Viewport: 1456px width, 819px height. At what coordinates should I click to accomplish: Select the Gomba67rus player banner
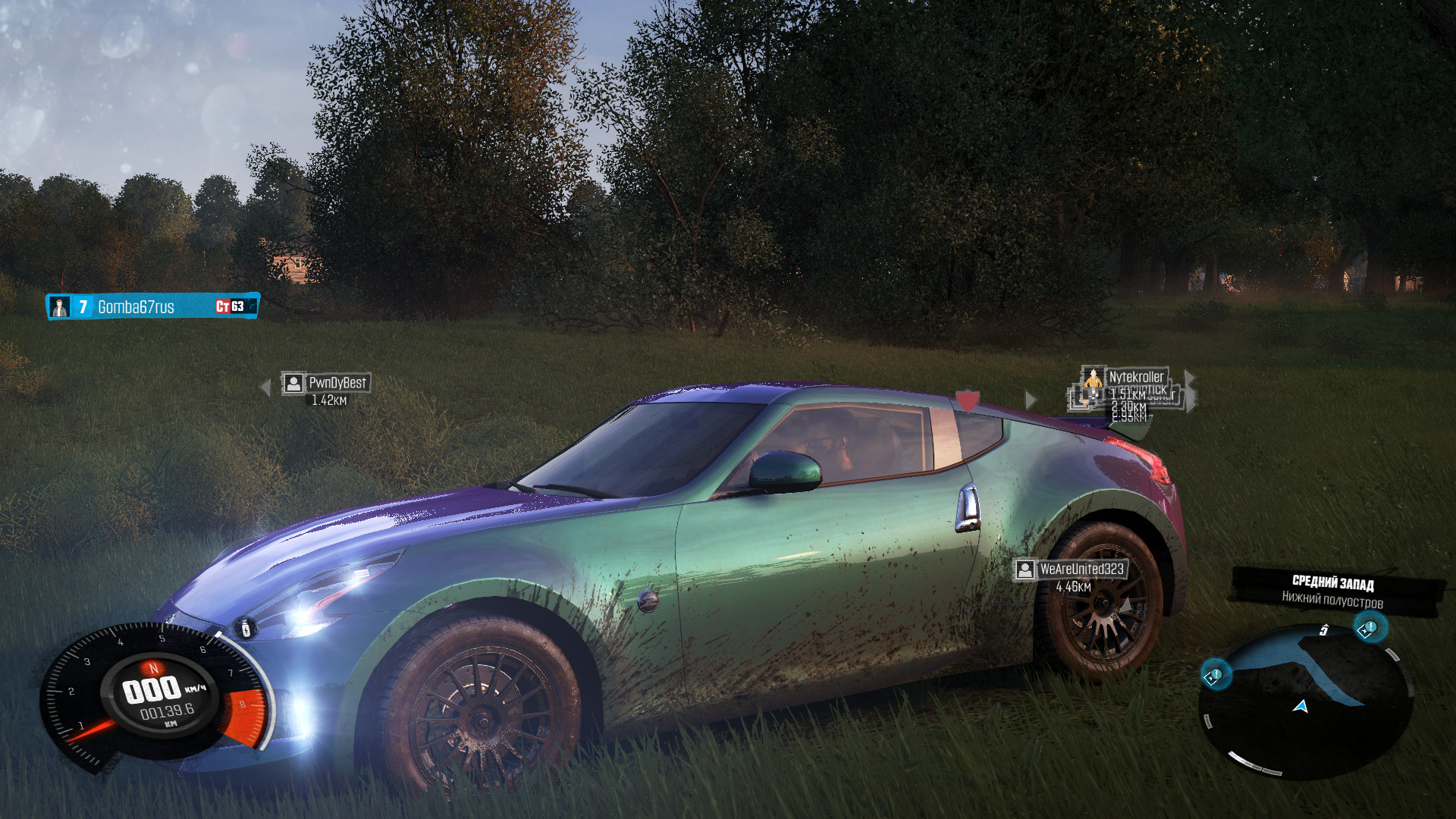coord(152,306)
